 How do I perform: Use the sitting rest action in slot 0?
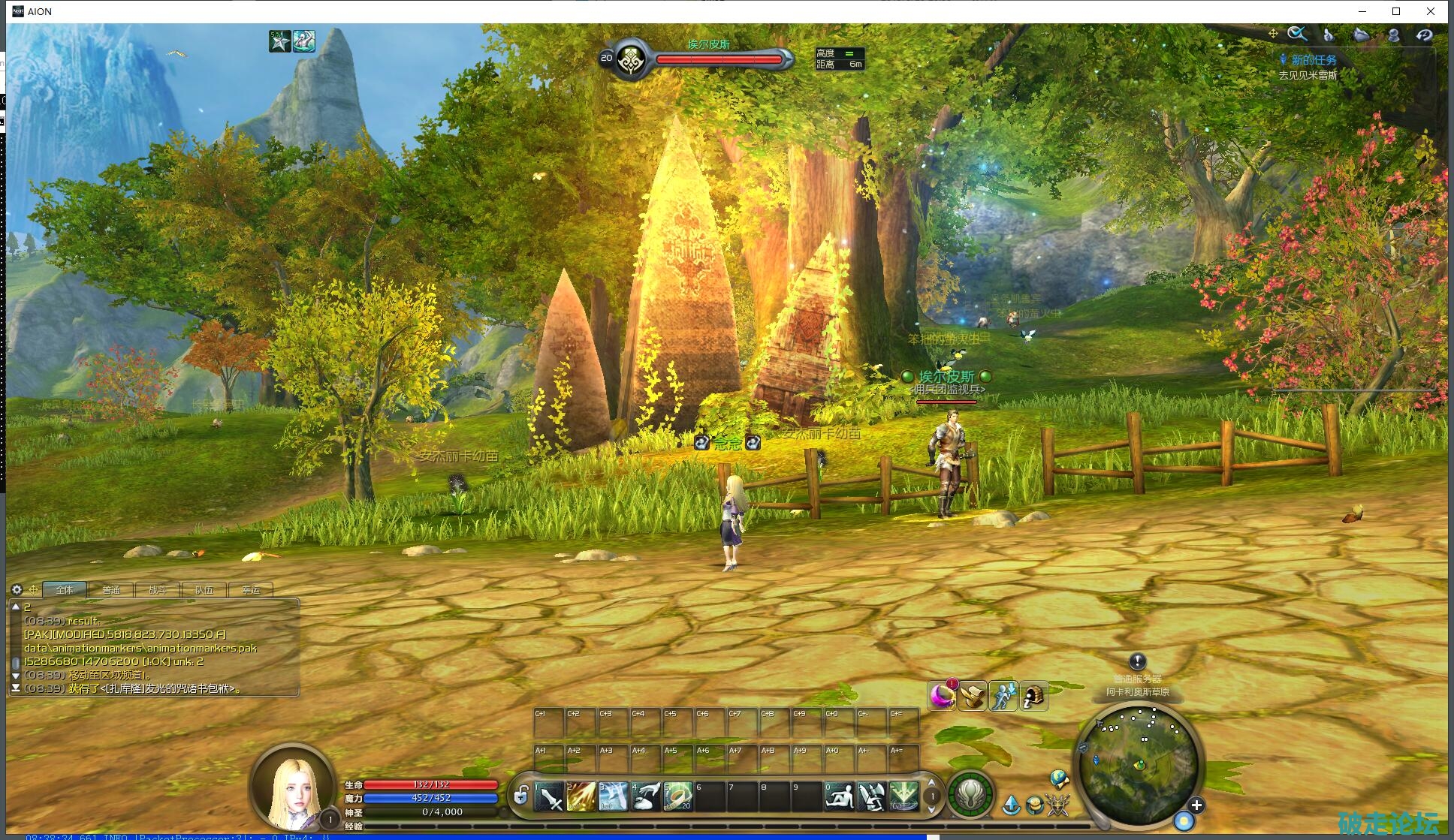pos(839,797)
